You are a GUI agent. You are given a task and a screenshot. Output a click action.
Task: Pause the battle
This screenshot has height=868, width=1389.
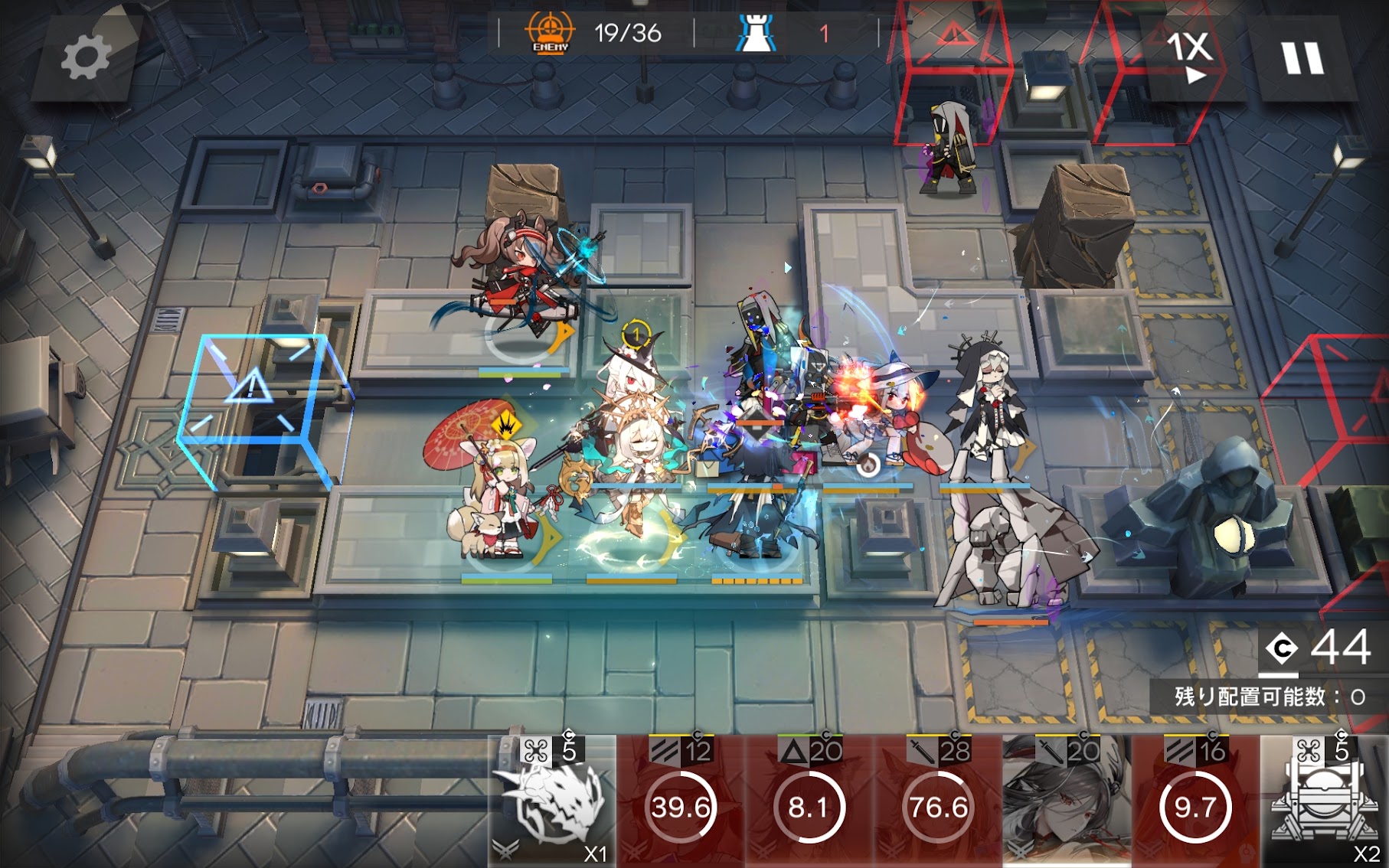(1302, 57)
